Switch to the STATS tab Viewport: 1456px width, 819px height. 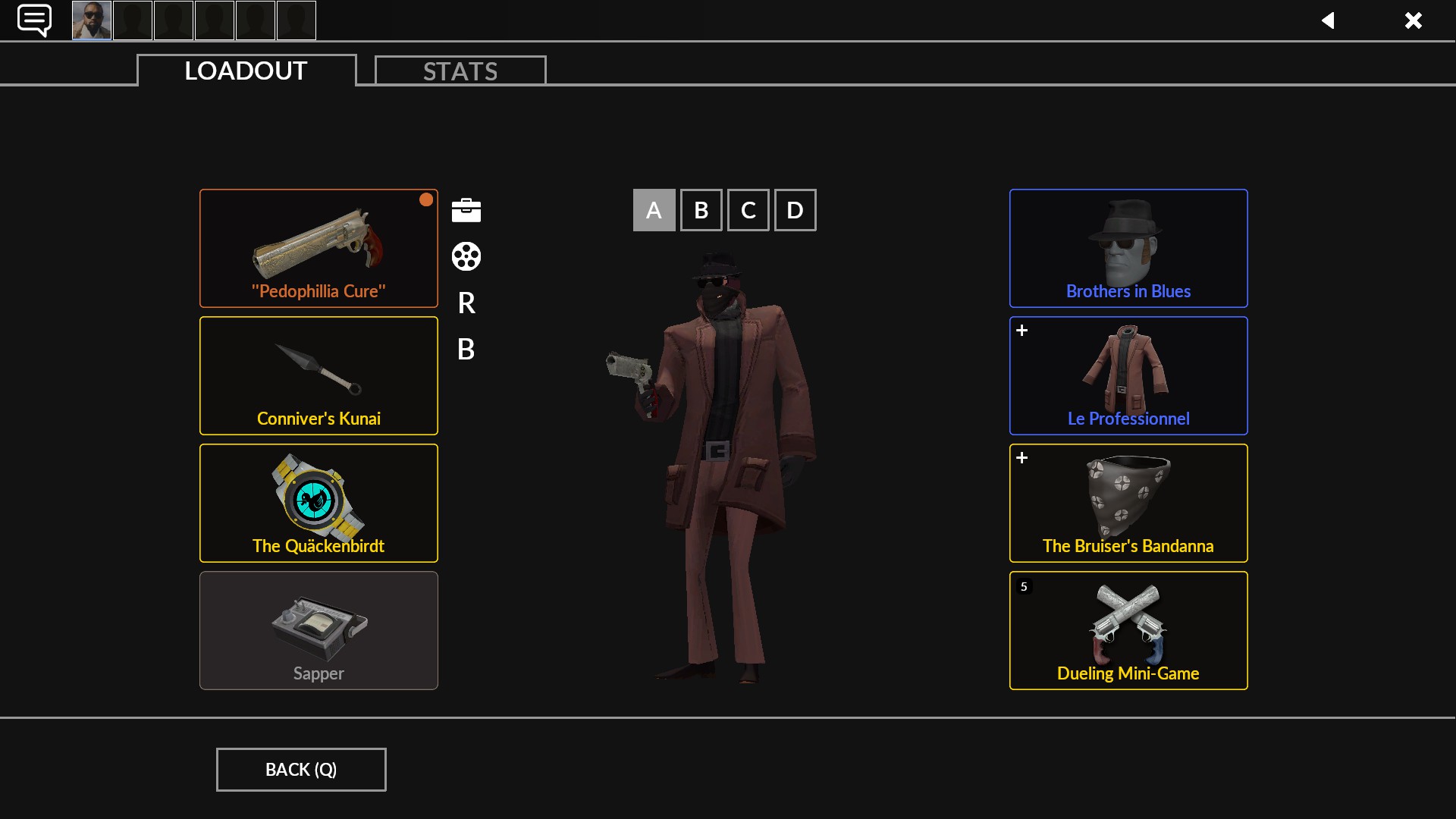click(460, 71)
